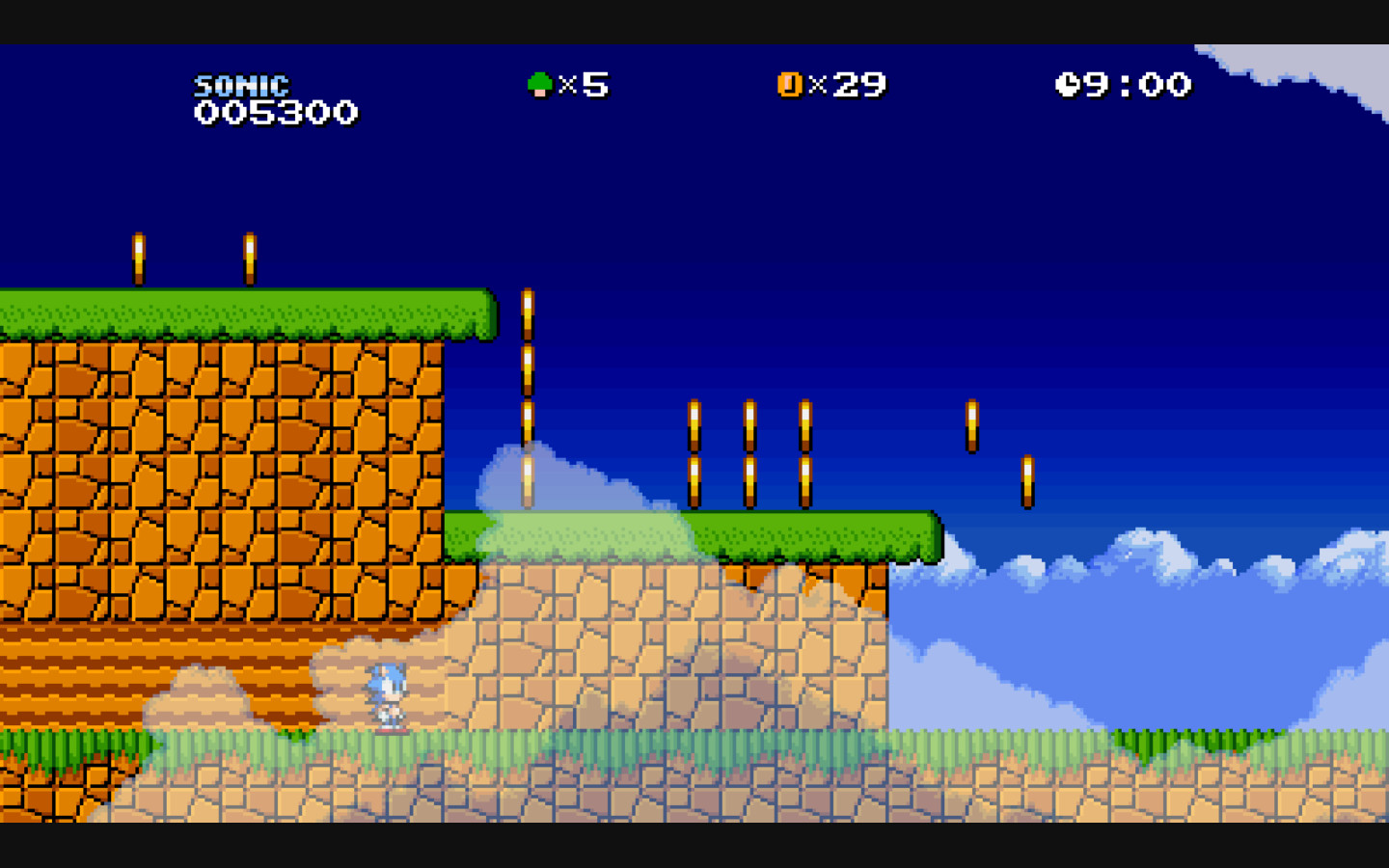This screenshot has height=868, width=1389.
Task: Click the SONIC name label
Action: click(x=241, y=85)
